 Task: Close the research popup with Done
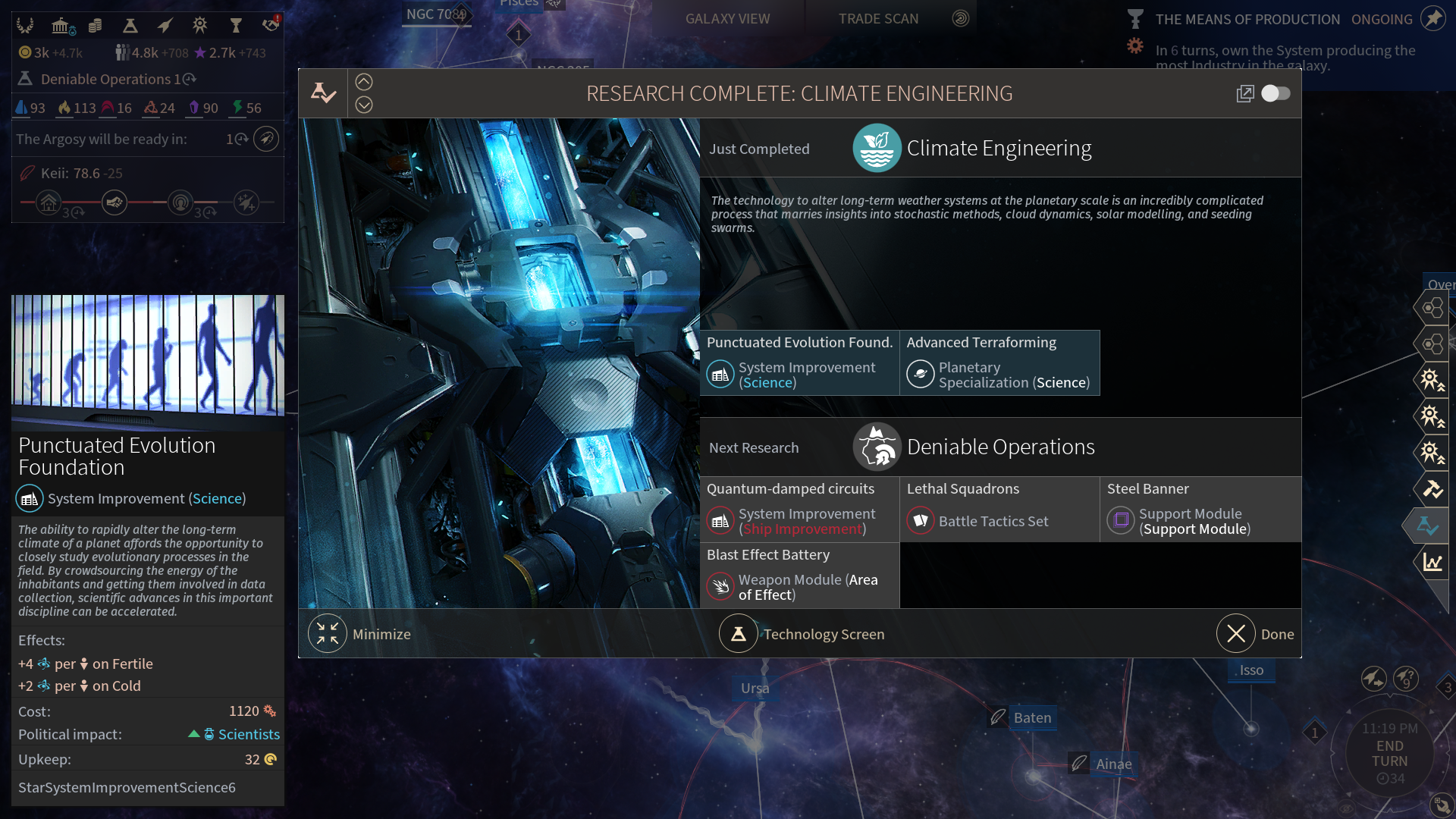1236,634
